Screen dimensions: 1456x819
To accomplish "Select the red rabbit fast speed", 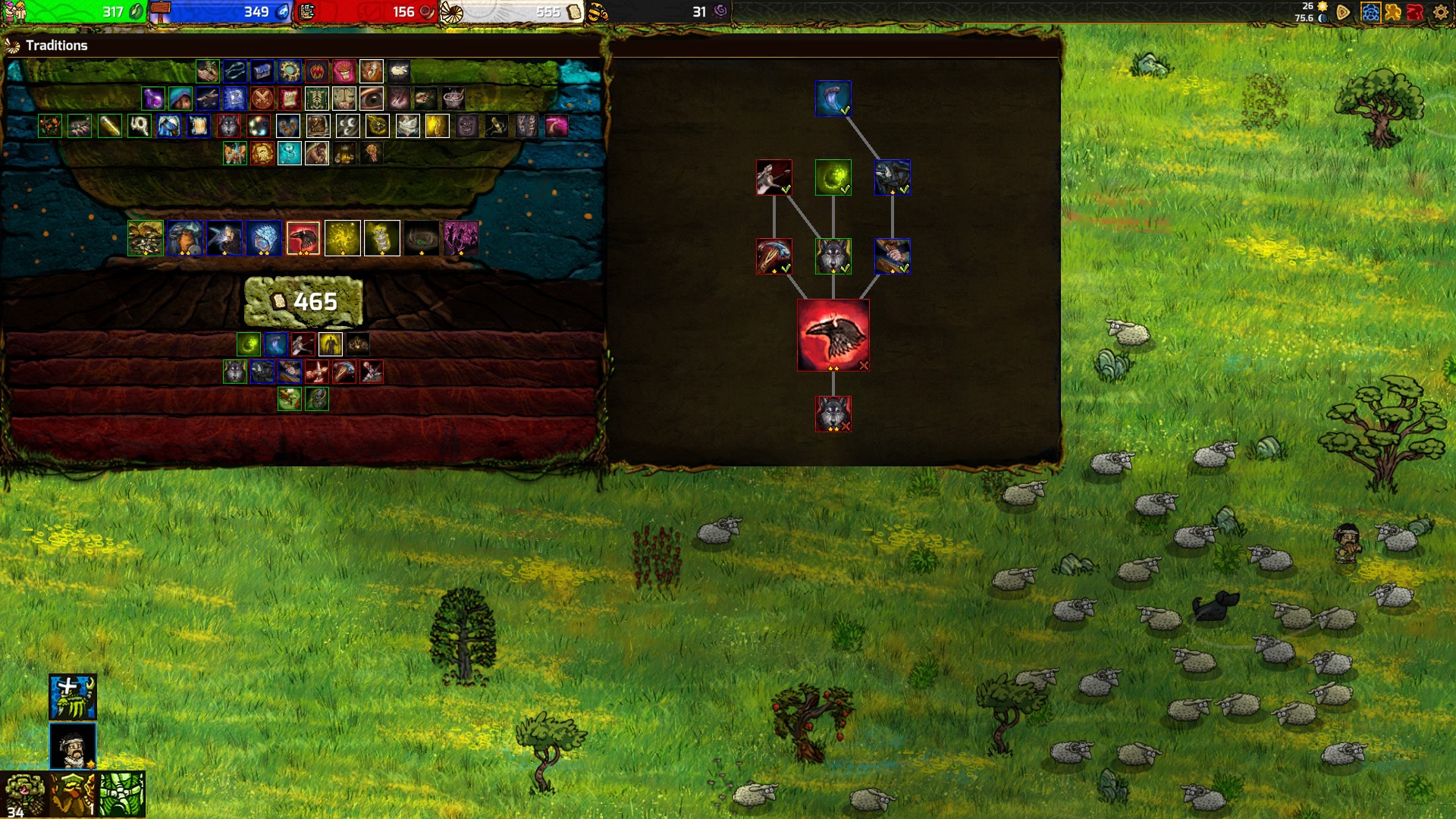I will click(1415, 12).
